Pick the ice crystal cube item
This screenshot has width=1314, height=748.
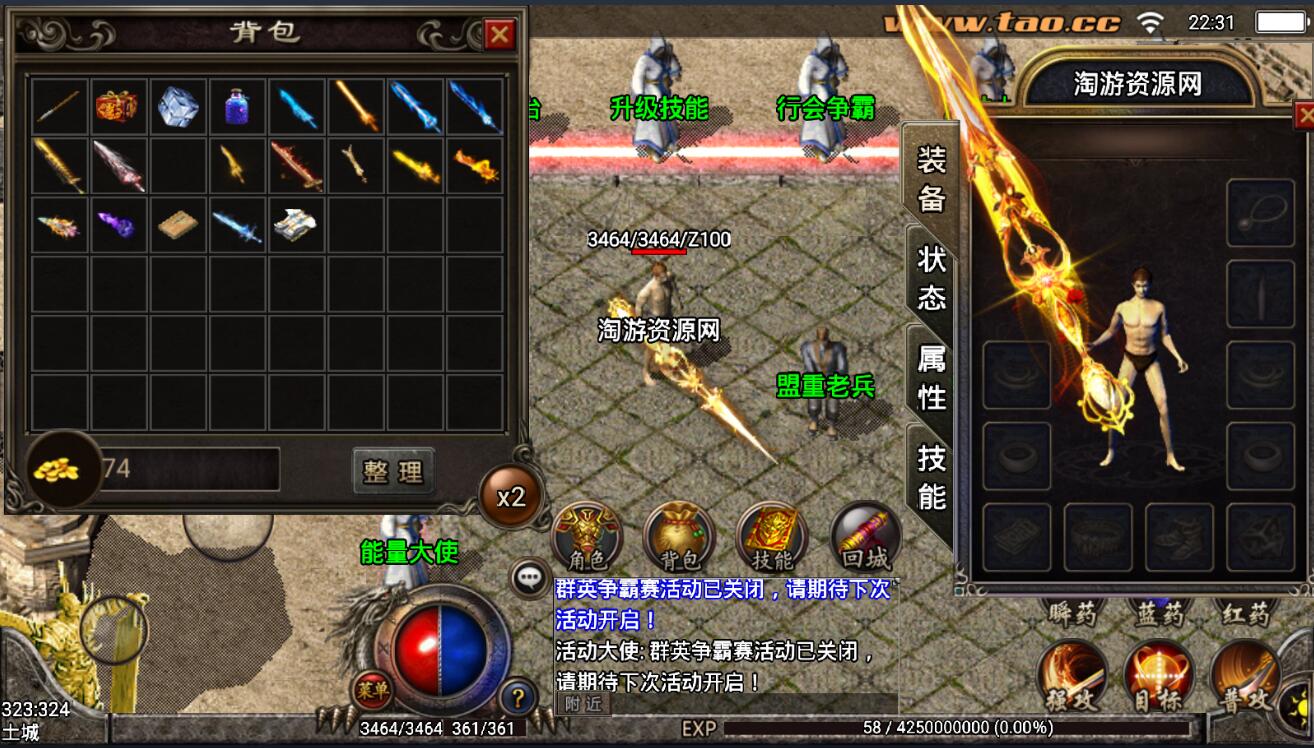(x=177, y=106)
